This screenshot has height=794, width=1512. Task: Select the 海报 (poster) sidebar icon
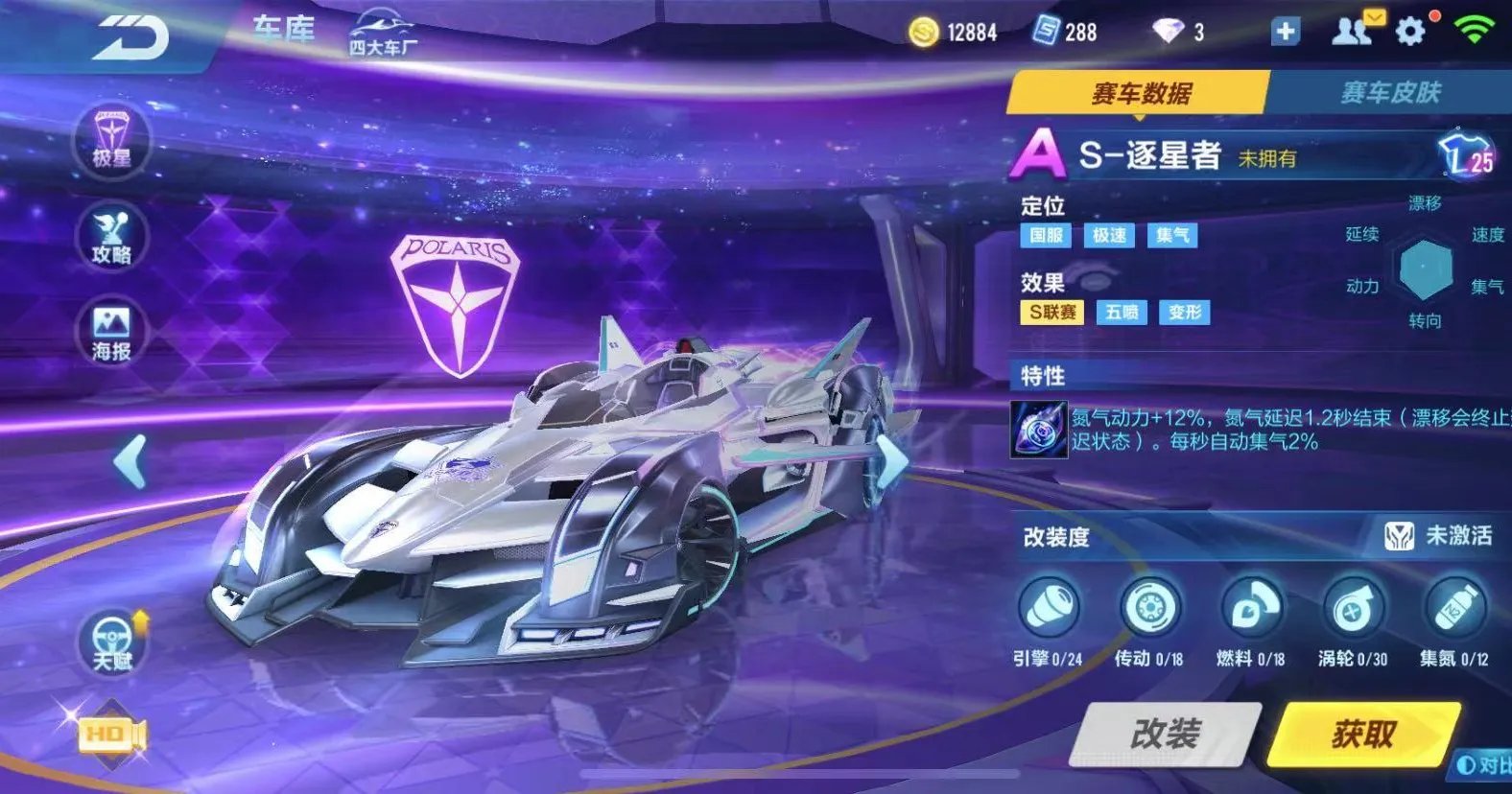110,329
